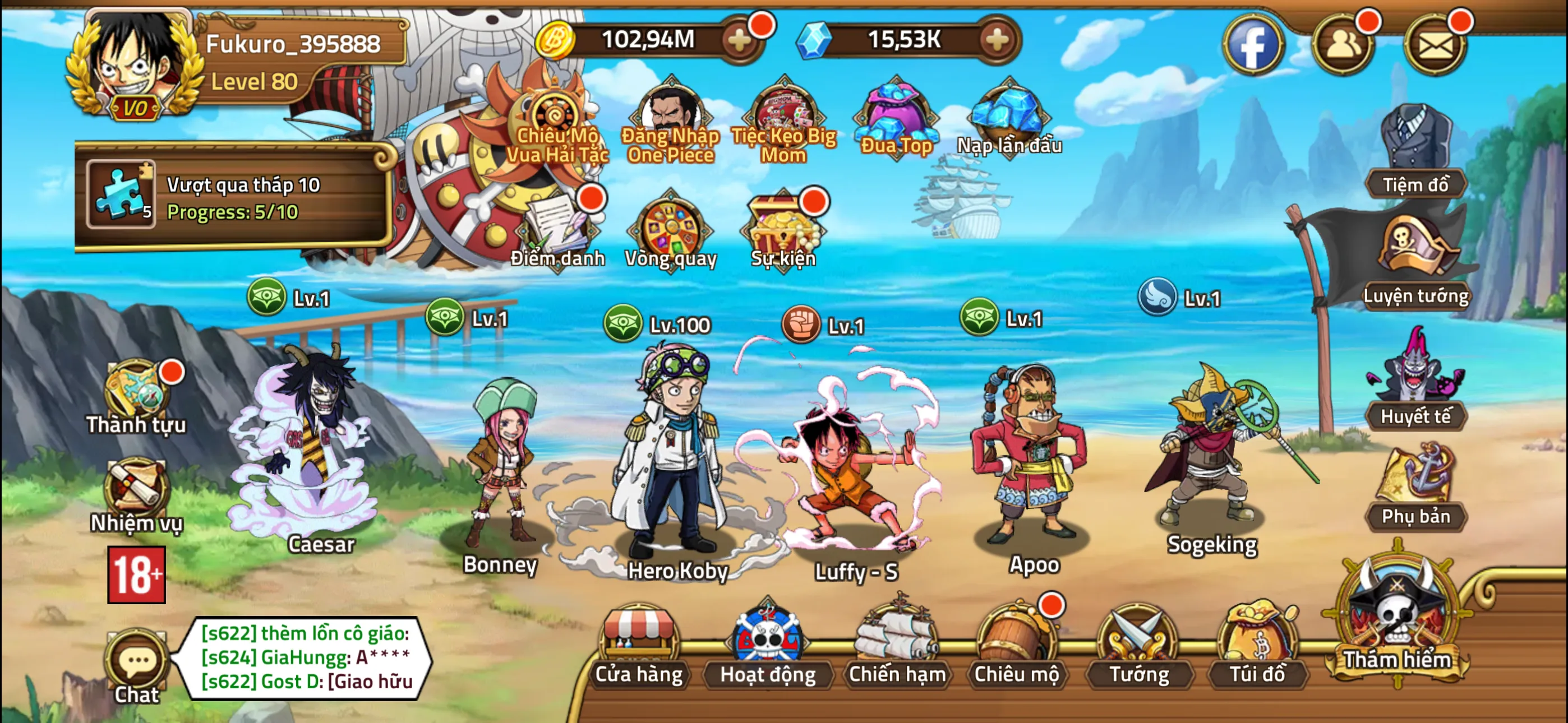Add gems with the diamond plus button
Screen dimensions: 1568x723
[997, 41]
